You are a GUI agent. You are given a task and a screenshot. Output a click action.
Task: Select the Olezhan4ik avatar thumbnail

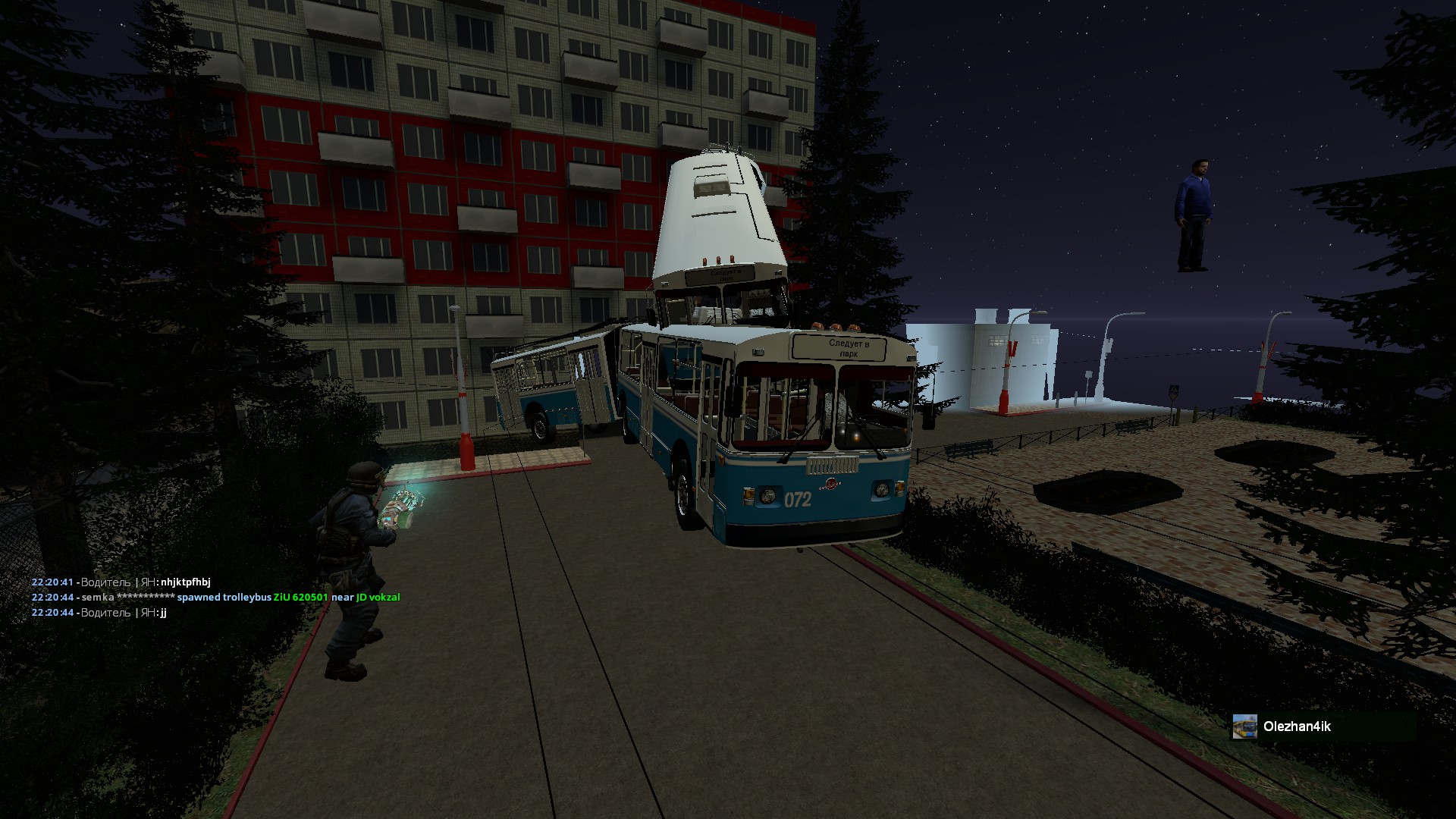1244,726
